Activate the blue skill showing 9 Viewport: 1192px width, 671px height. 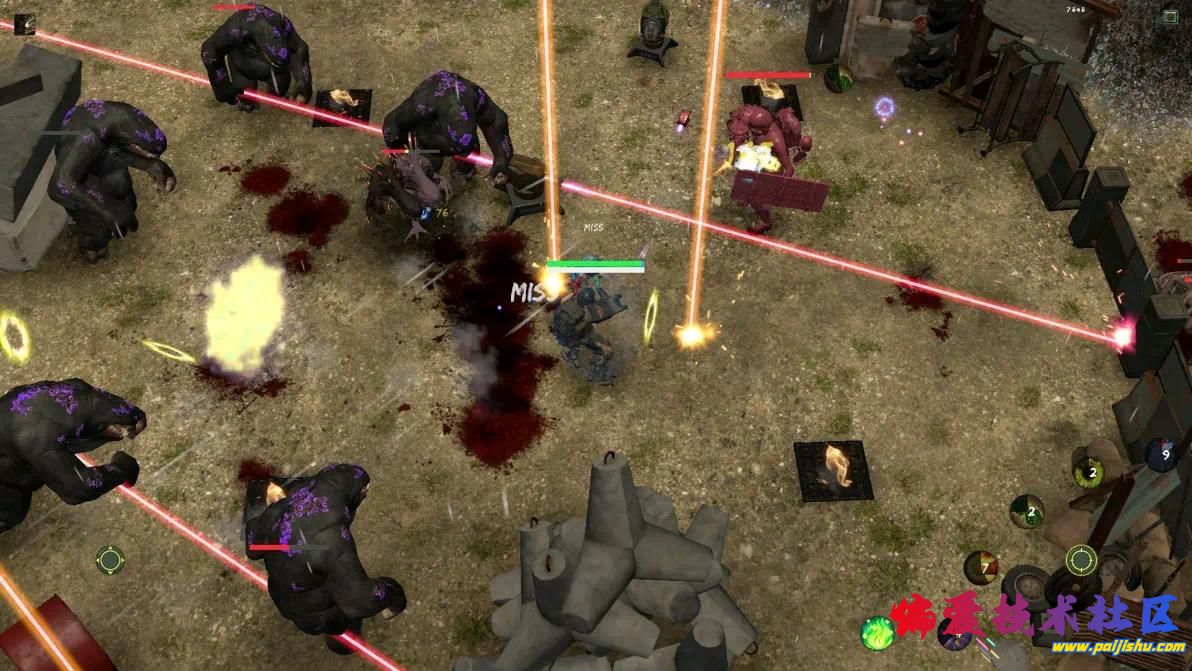pos(1160,454)
